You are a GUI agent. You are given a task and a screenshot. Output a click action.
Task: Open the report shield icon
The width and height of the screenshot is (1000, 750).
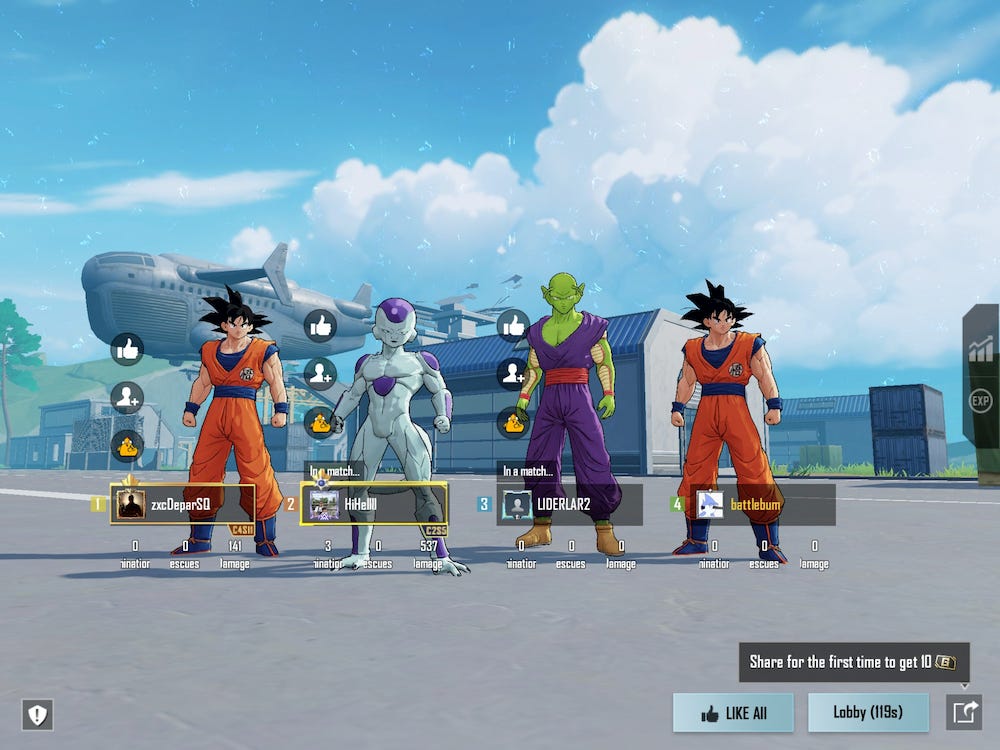37,714
